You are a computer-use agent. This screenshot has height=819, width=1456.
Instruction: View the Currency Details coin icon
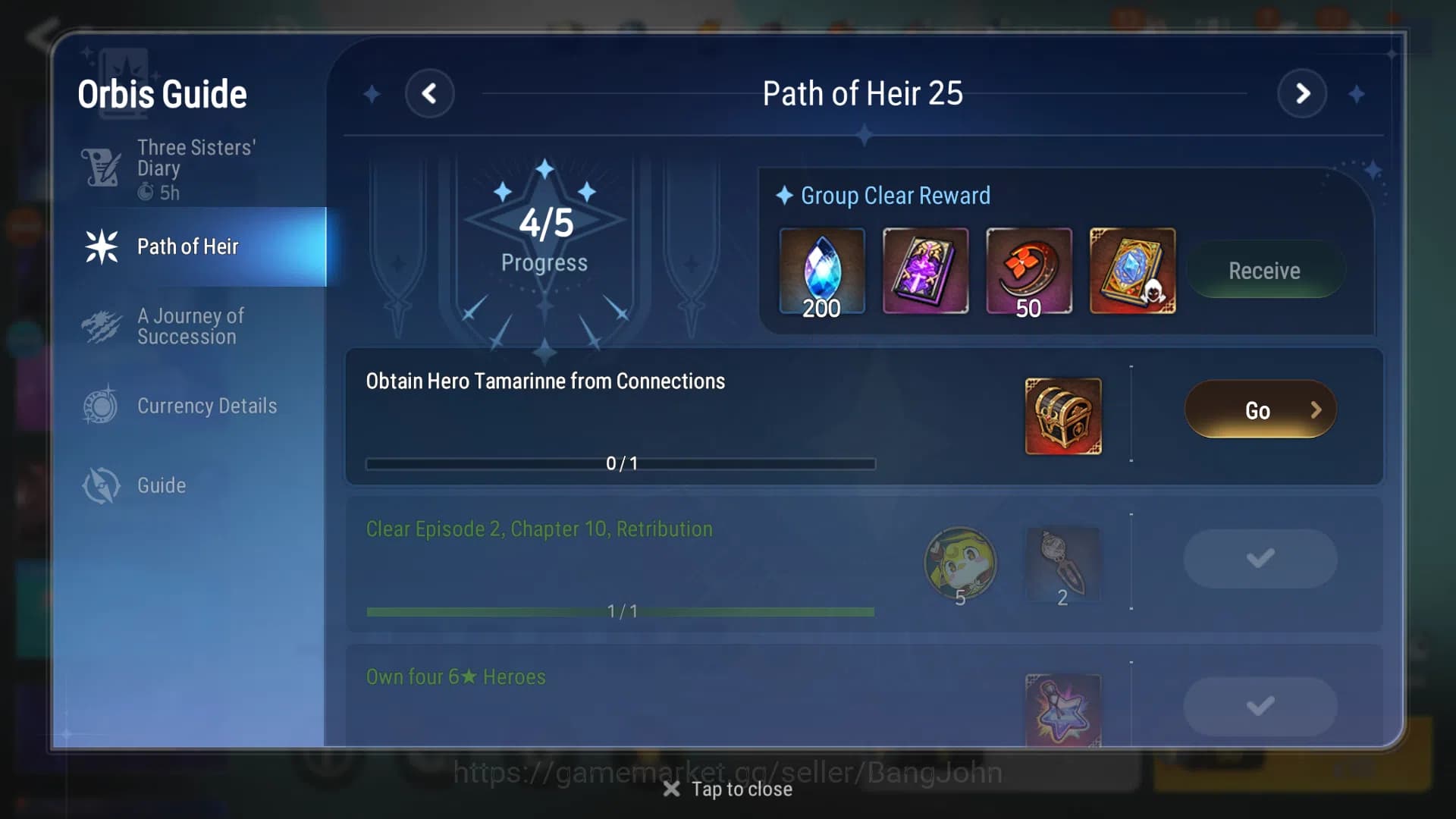tap(101, 406)
